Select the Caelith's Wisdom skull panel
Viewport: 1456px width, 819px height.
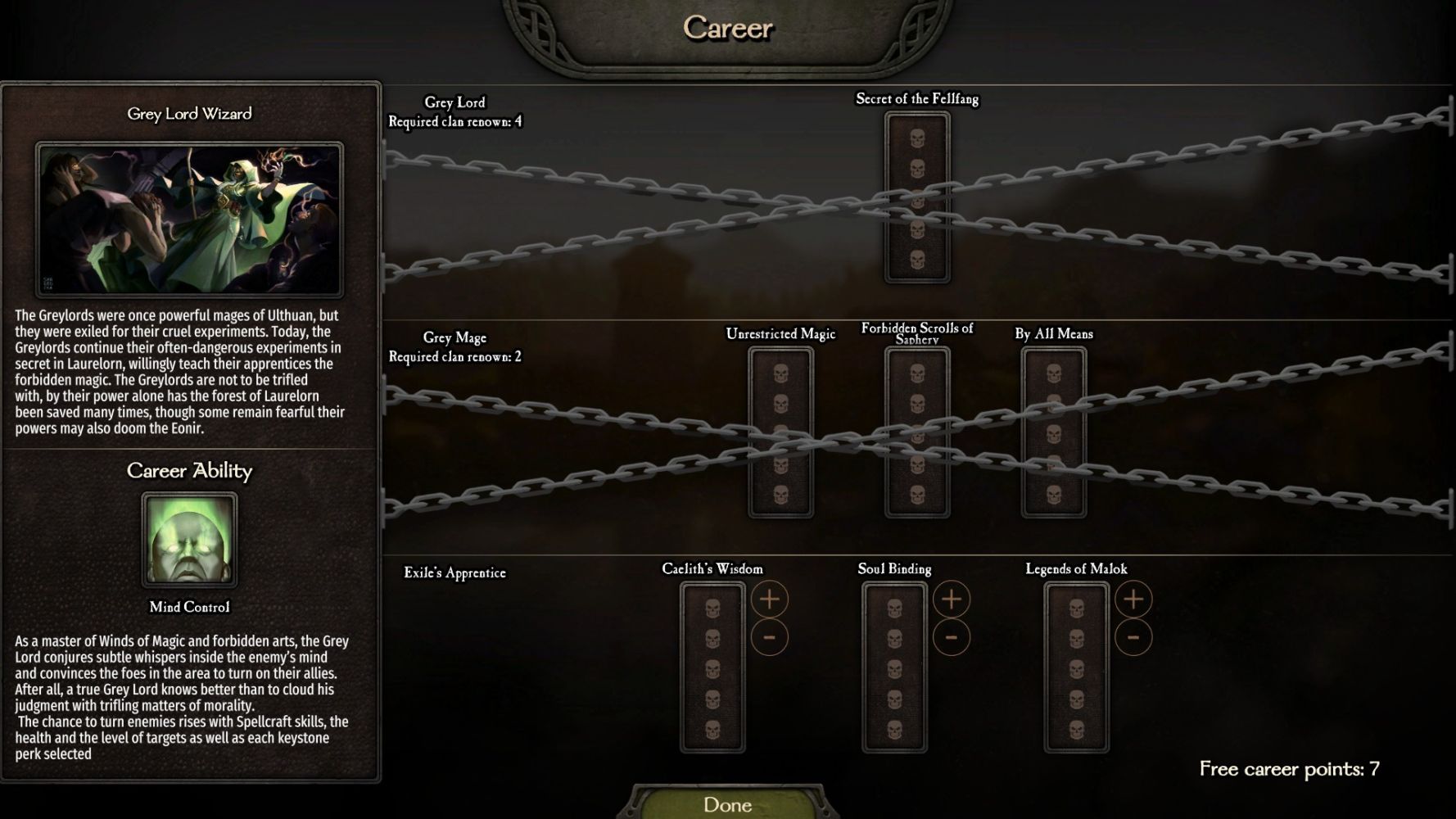point(712,667)
